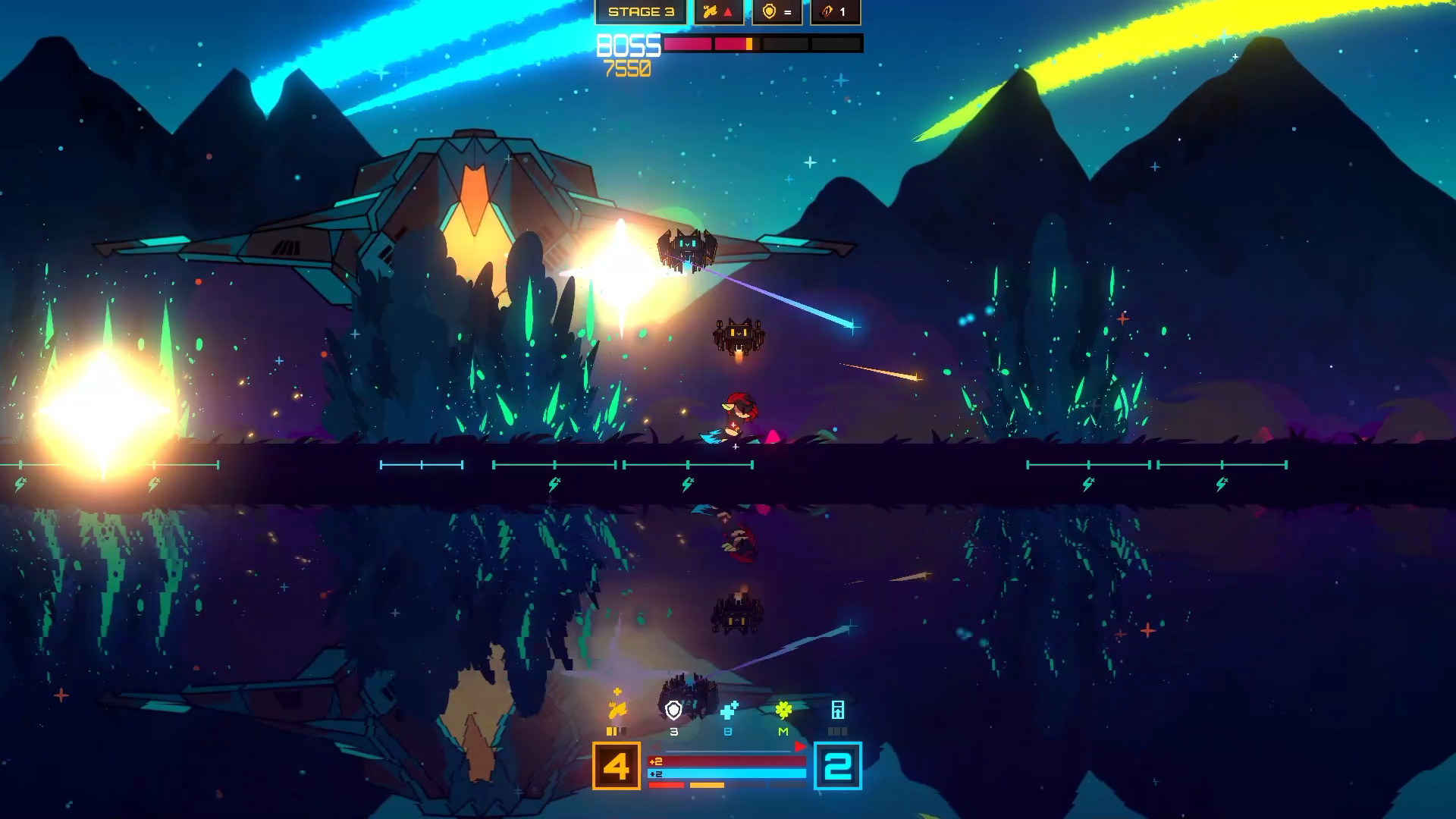Click the yellow weapon upgrade icon in top bar

[710, 13]
